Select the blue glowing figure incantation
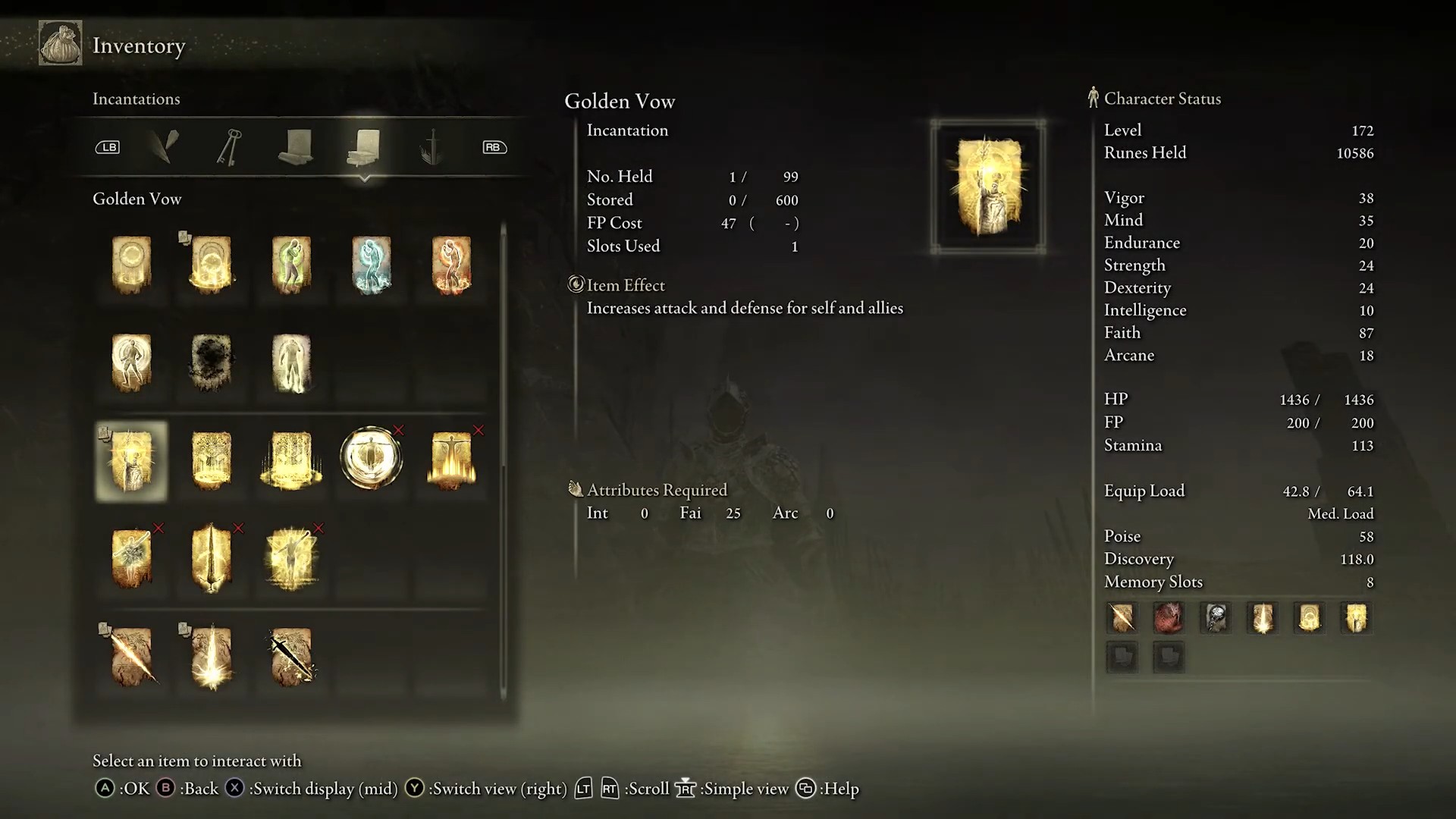 pos(371,265)
